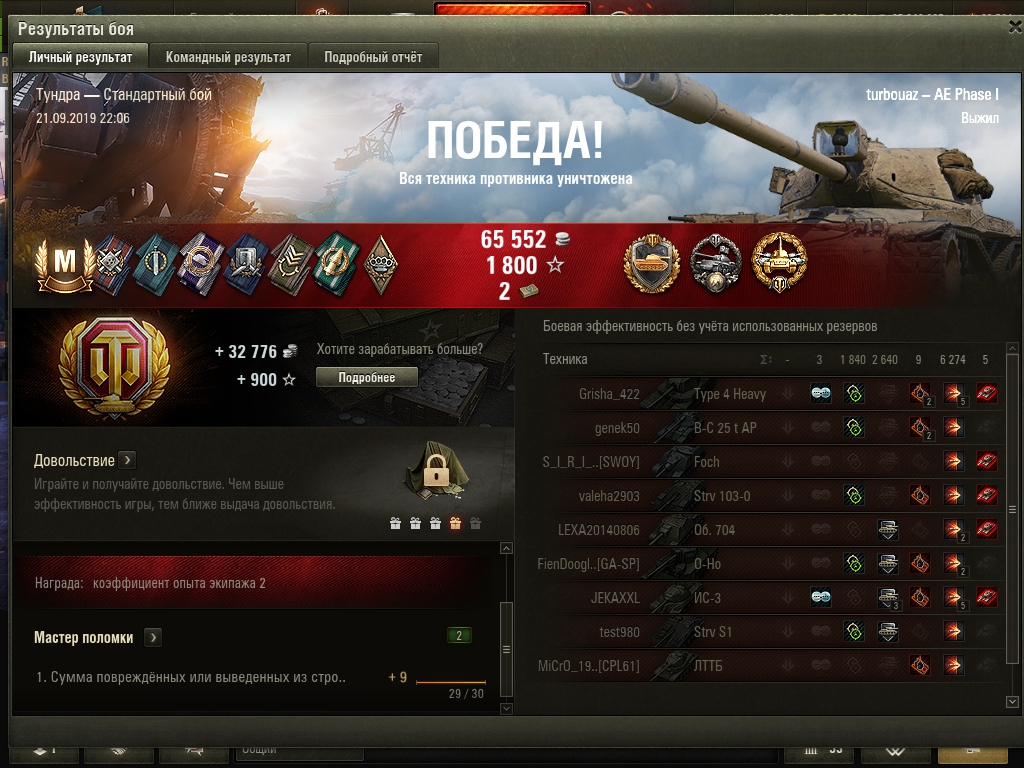Screen dimensions: 1024x768
Task: Open the Подробный отчёт tab
Action: coord(373,57)
